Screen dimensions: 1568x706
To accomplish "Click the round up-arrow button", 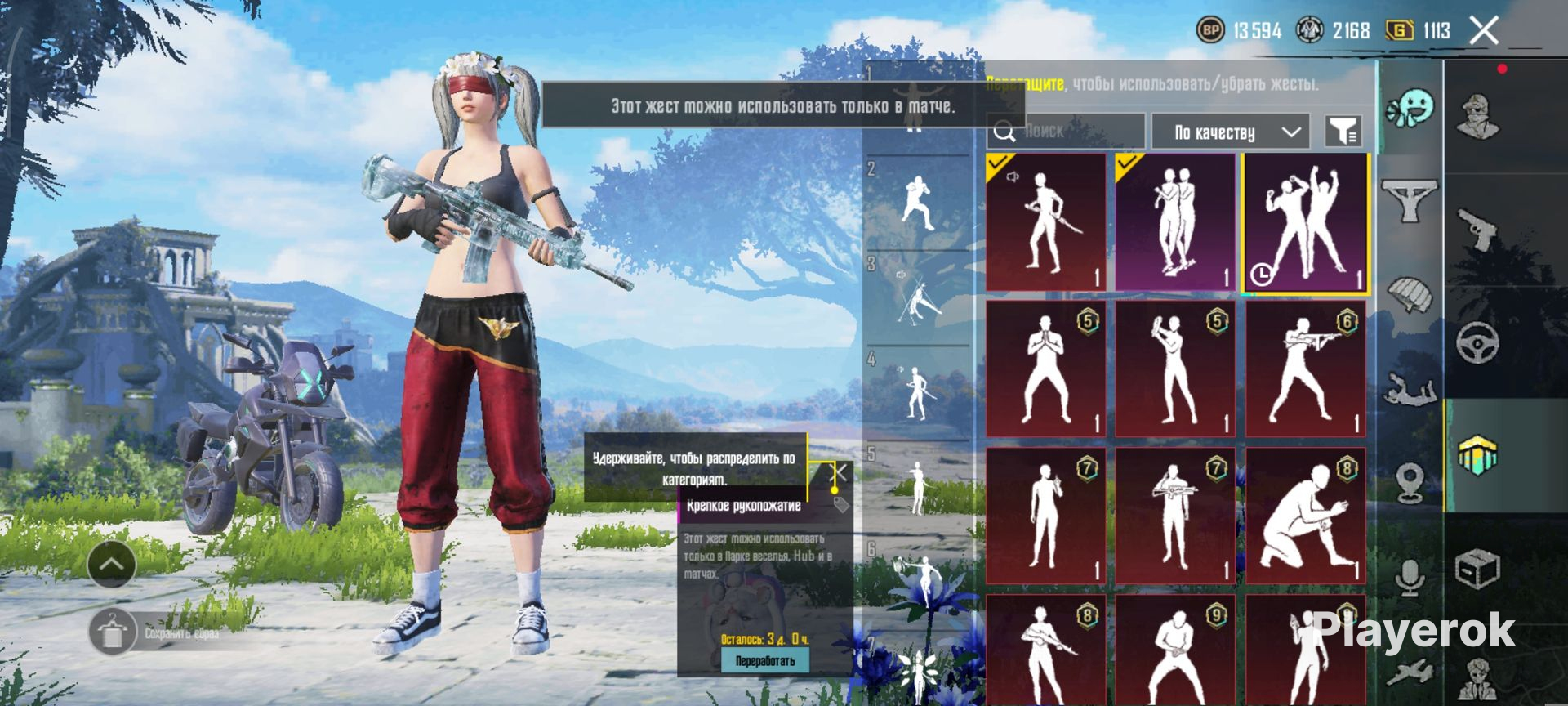I will 112,564.
